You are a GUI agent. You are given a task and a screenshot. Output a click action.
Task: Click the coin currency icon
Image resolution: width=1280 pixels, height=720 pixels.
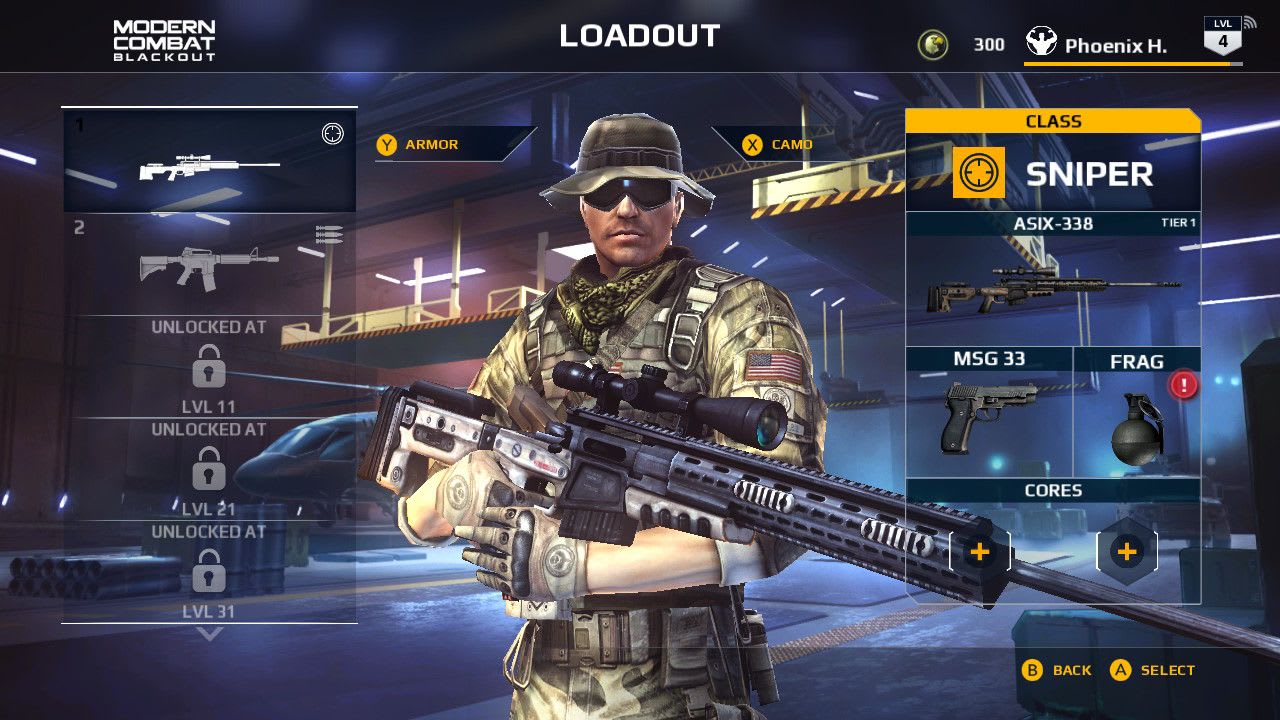[x=933, y=44]
